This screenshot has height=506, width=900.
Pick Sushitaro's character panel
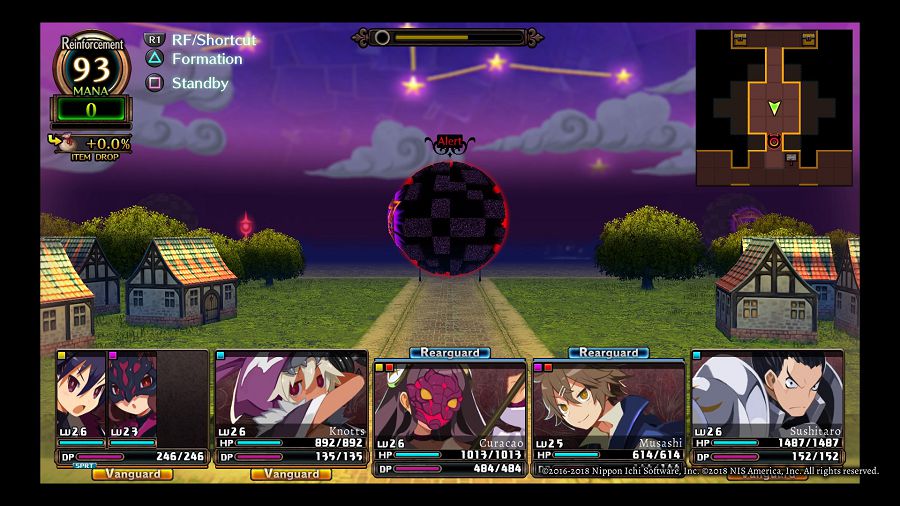(767, 407)
